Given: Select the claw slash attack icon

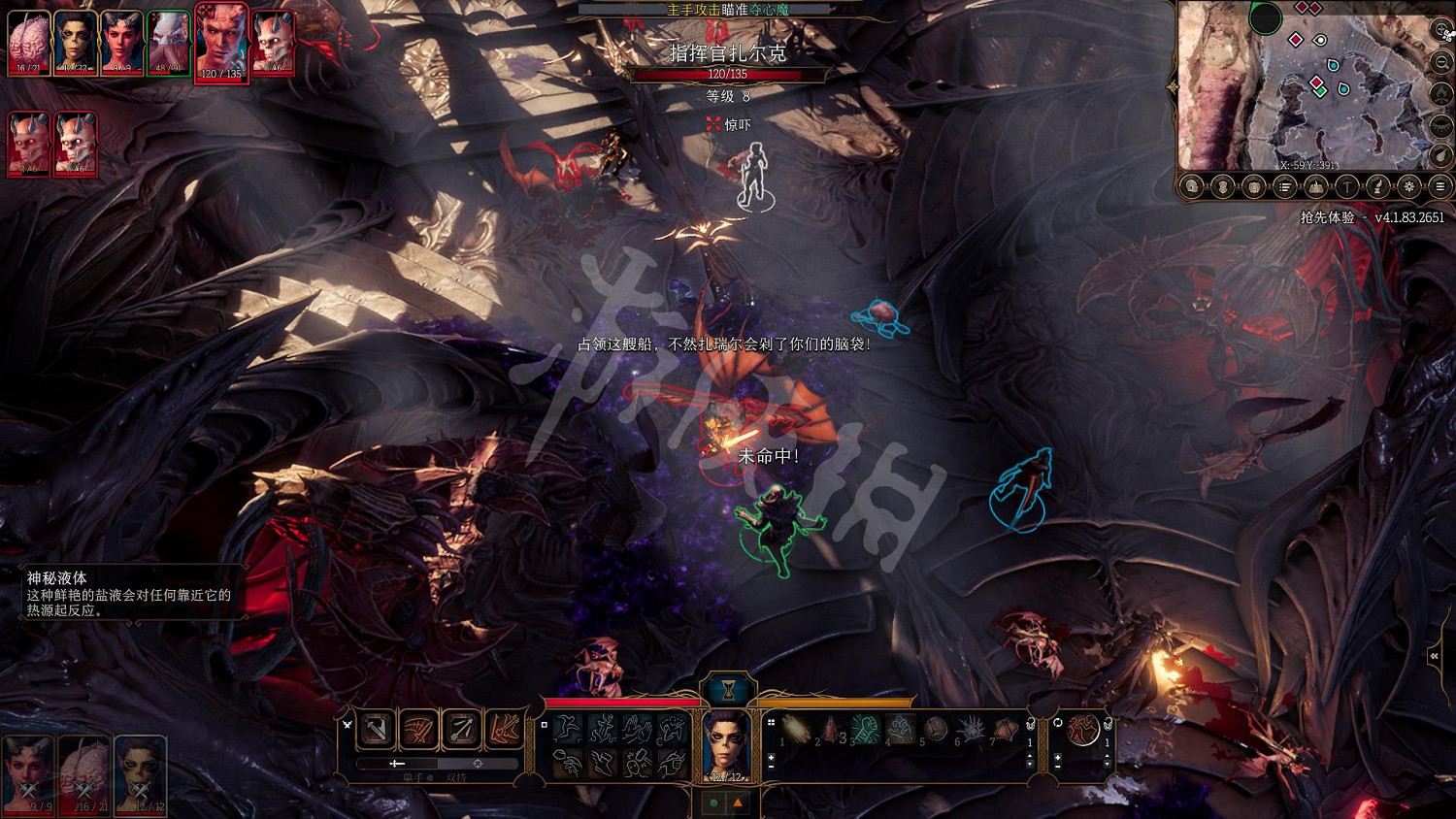Looking at the screenshot, I should pos(418,729).
